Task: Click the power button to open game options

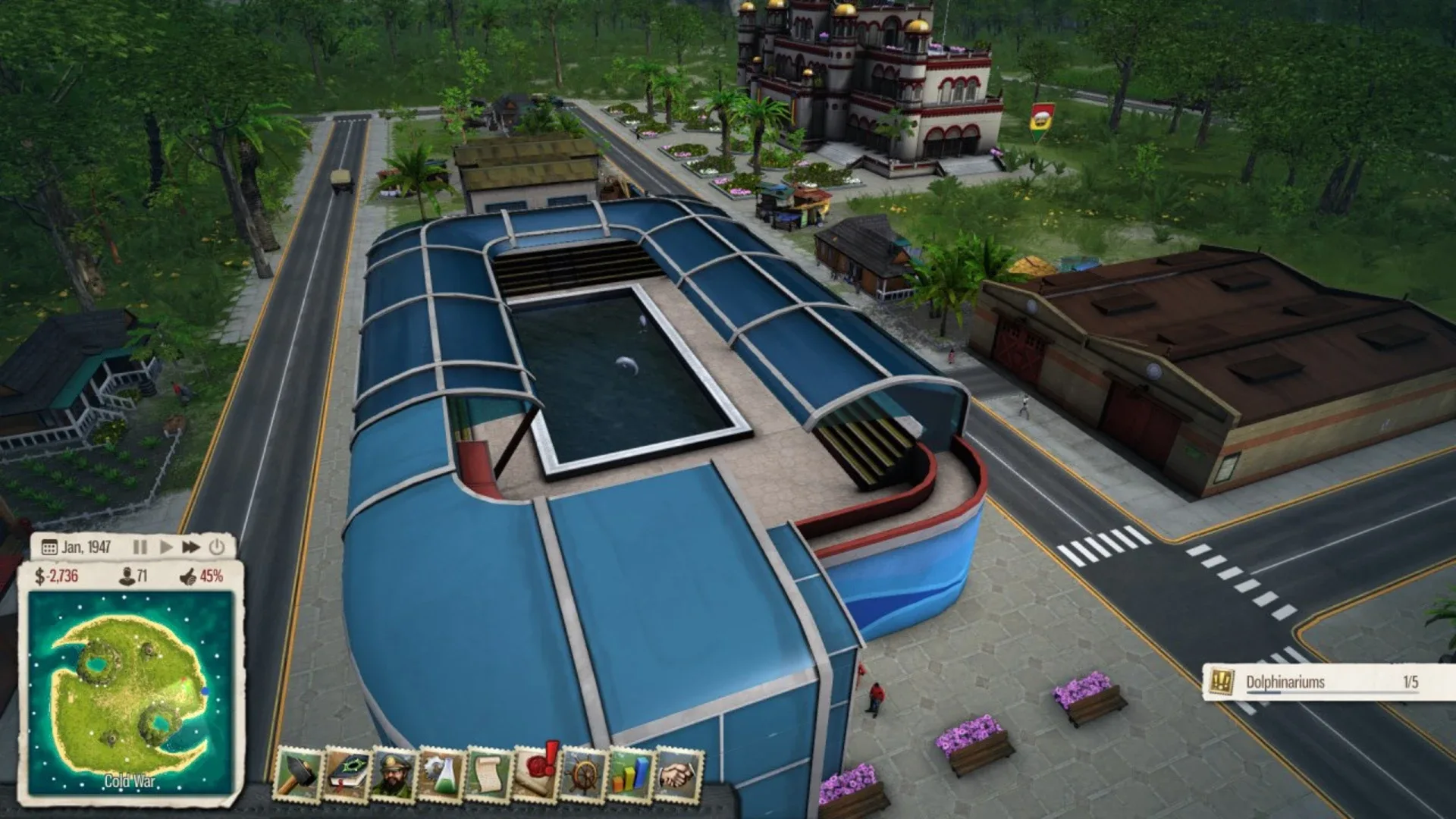Action: tap(217, 547)
